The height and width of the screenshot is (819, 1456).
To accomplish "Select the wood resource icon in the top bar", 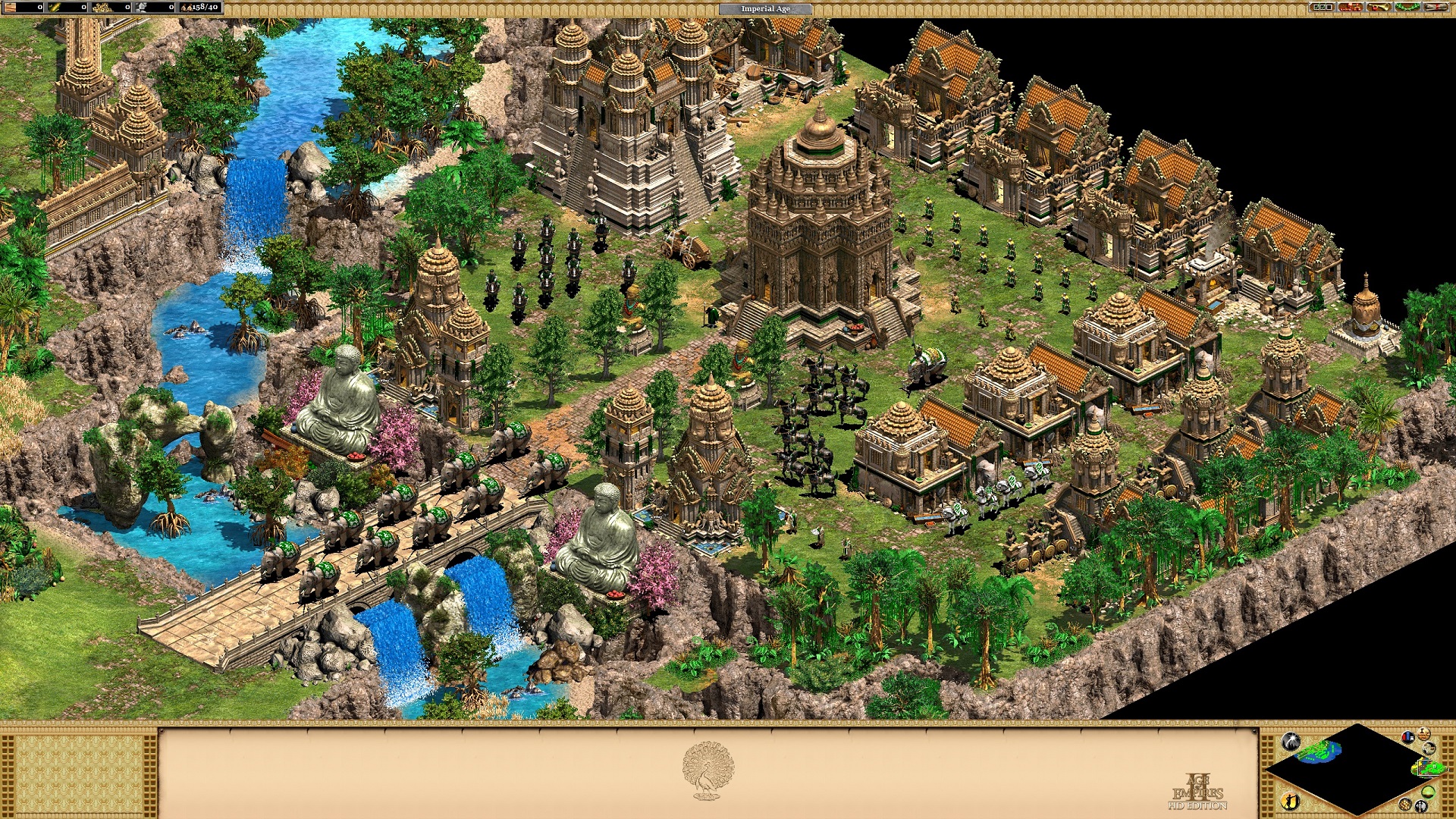I will tap(10, 7).
